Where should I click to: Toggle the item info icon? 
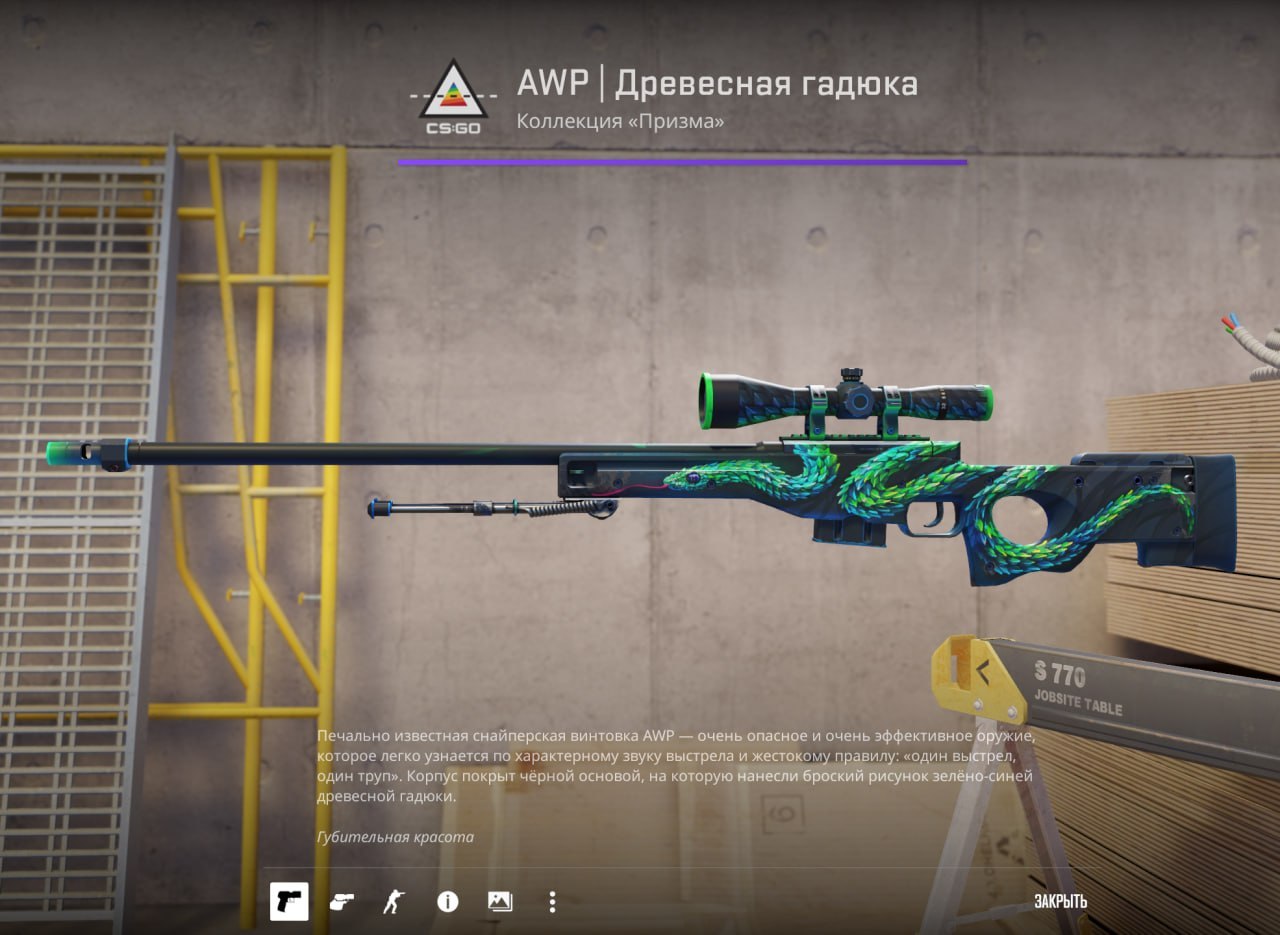(x=447, y=902)
